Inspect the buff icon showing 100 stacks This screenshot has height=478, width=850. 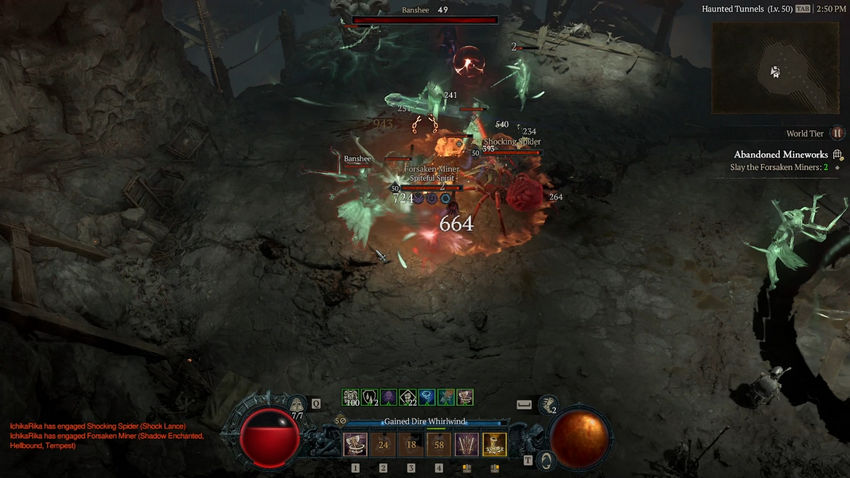point(351,397)
